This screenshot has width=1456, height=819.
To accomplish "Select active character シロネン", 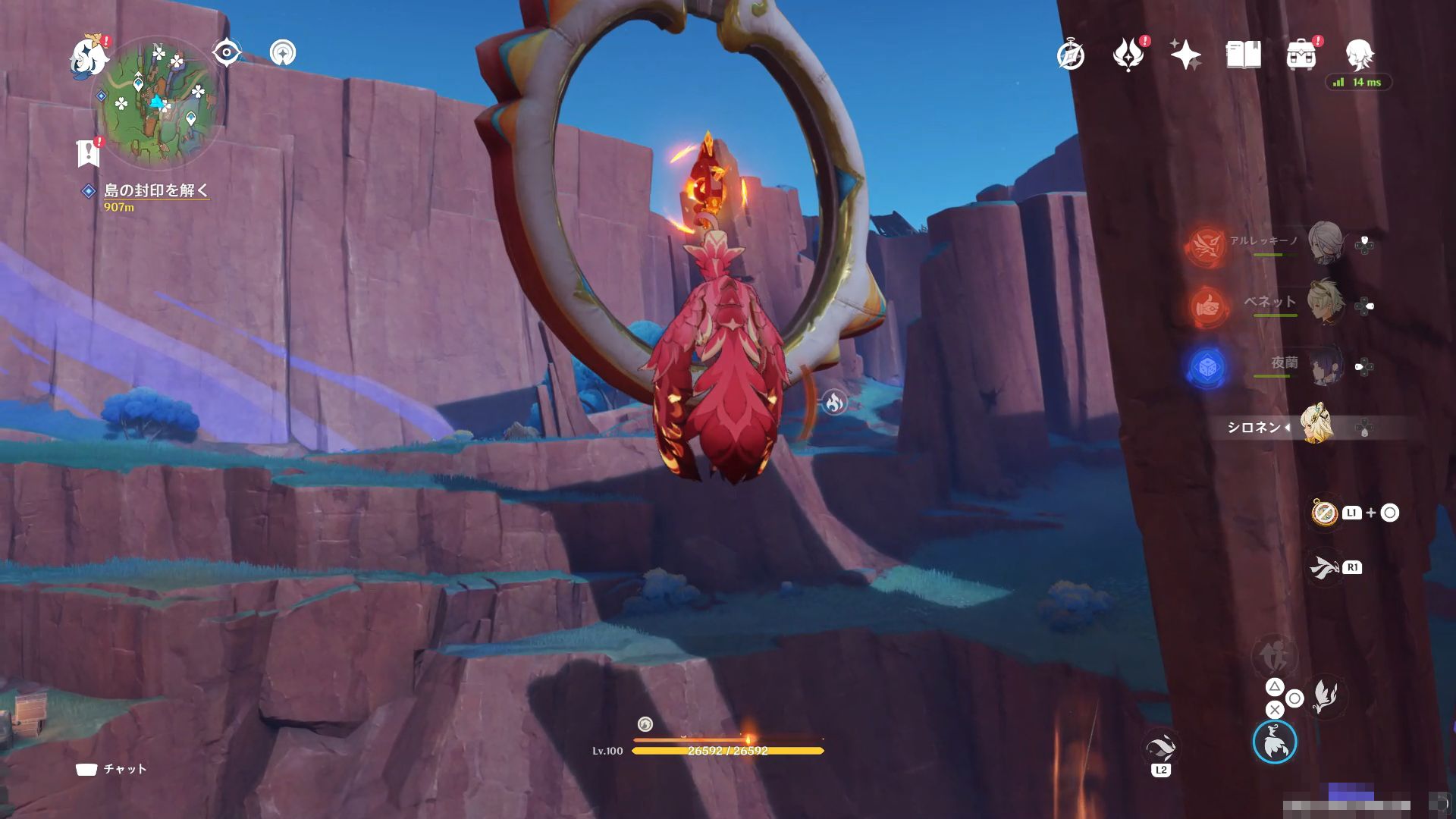I will pos(1316,425).
